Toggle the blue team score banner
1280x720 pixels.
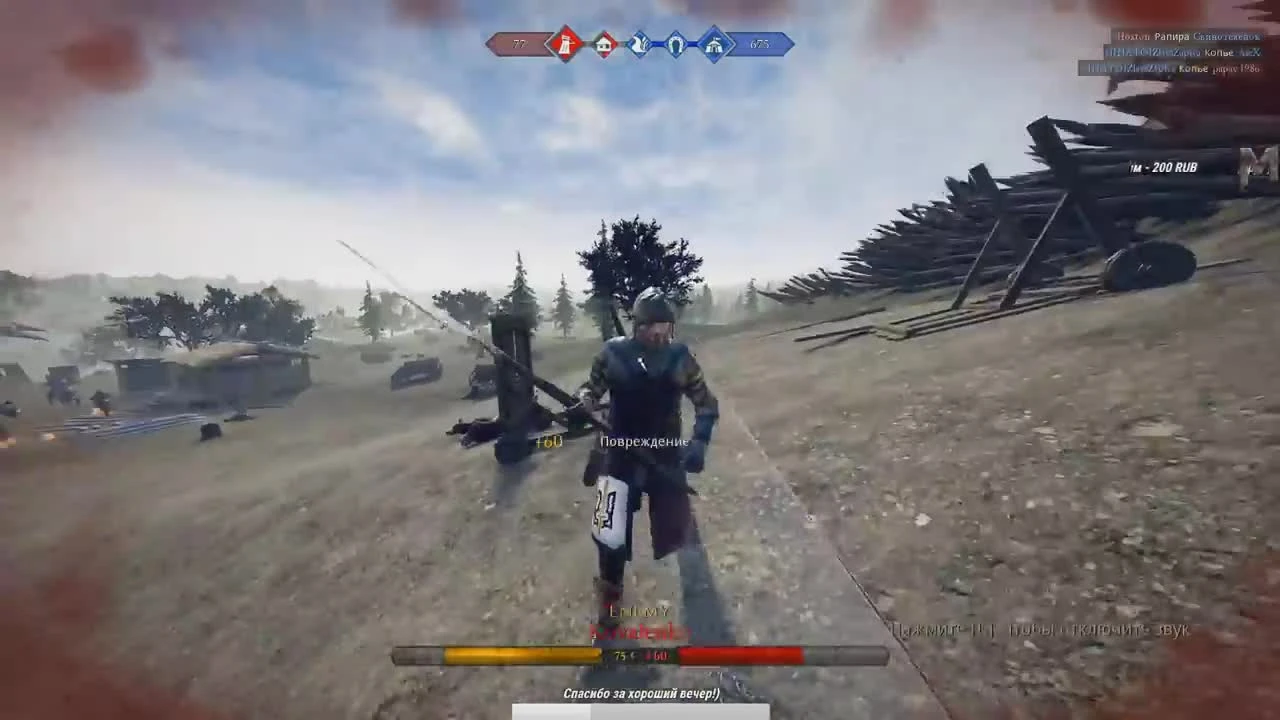pos(760,44)
